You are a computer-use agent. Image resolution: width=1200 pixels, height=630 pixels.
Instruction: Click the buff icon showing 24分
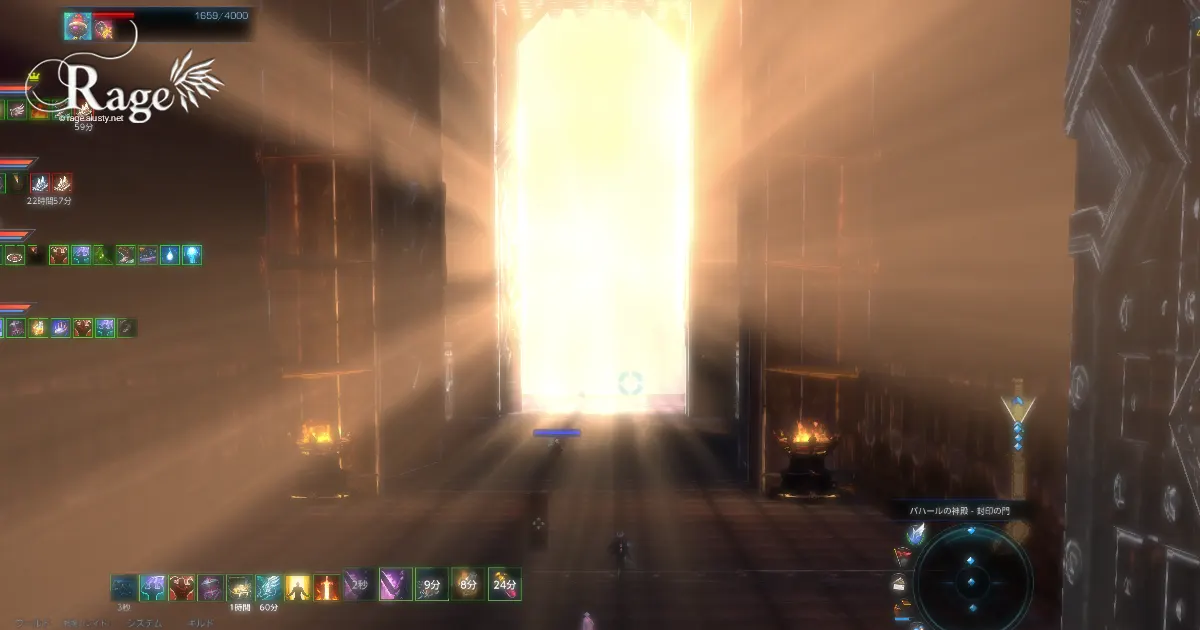[x=504, y=584]
